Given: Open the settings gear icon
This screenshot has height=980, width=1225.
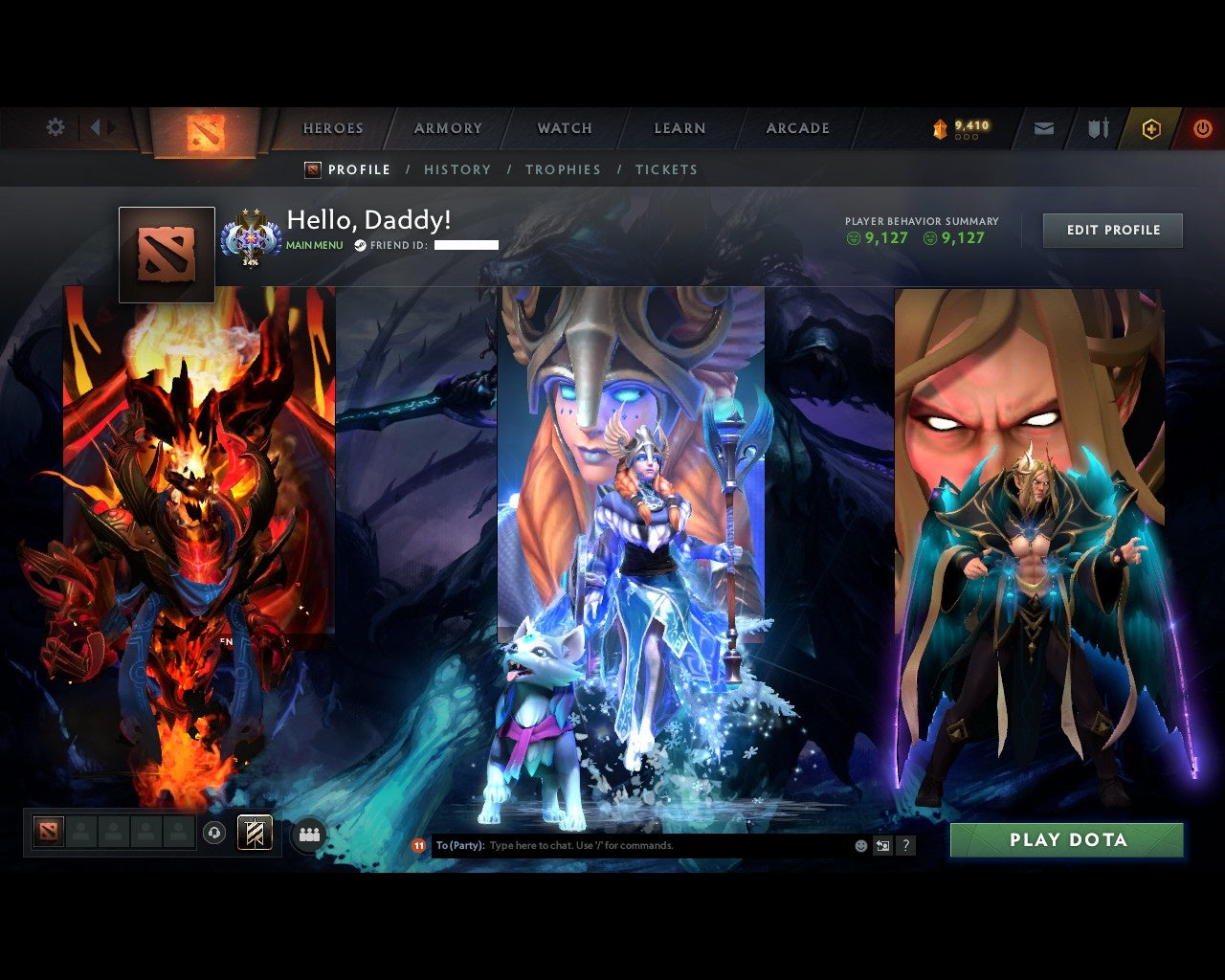Looking at the screenshot, I should pos(55,126).
